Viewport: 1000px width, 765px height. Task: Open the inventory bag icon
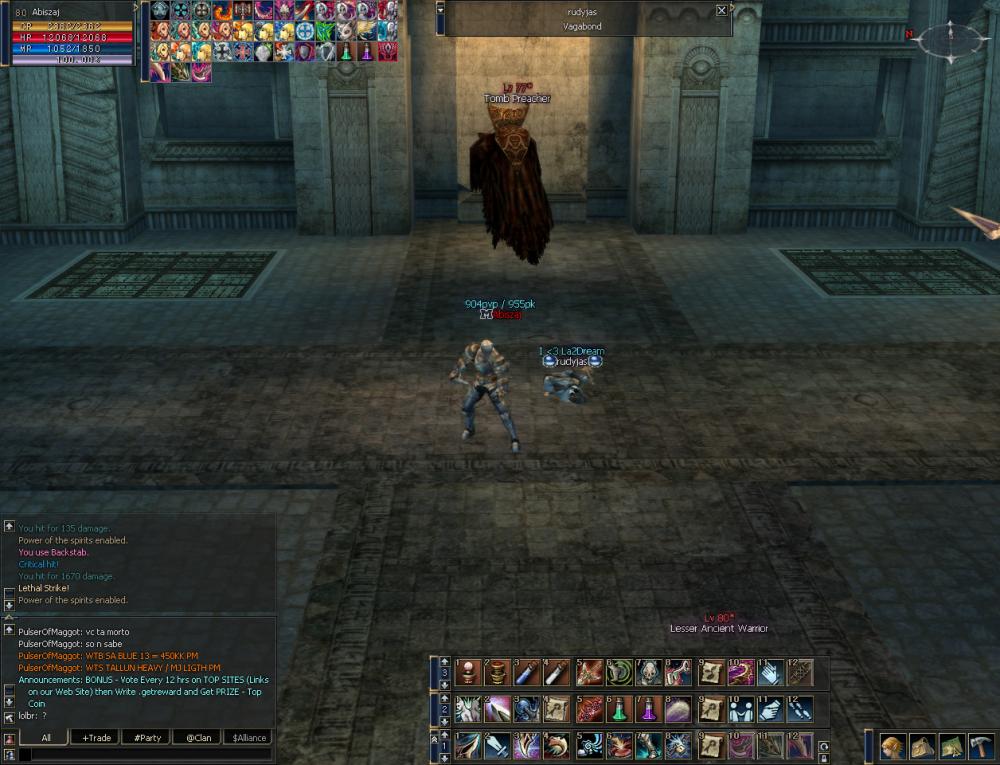922,746
